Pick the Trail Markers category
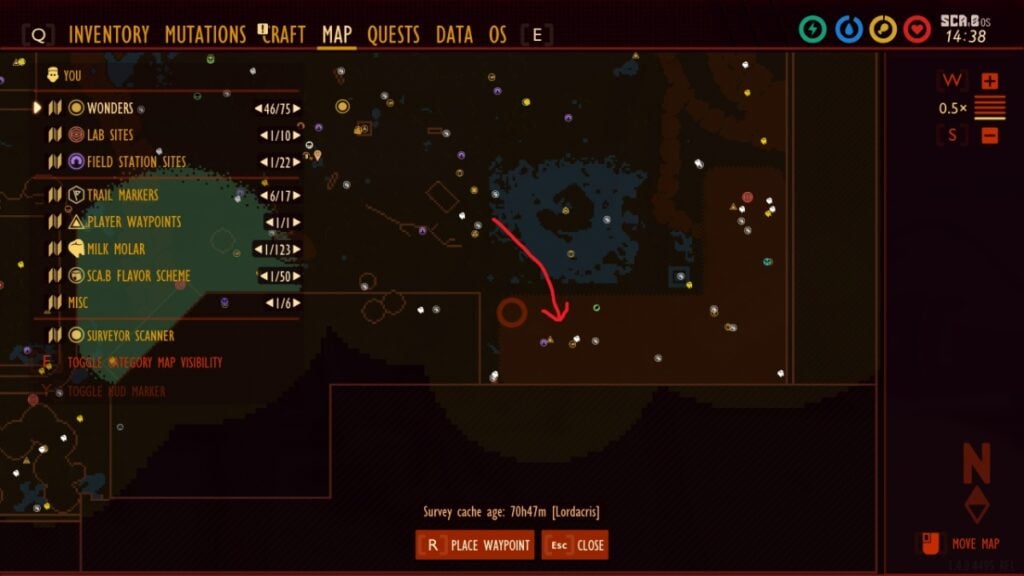Viewport: 1024px width, 576px height. pos(122,195)
